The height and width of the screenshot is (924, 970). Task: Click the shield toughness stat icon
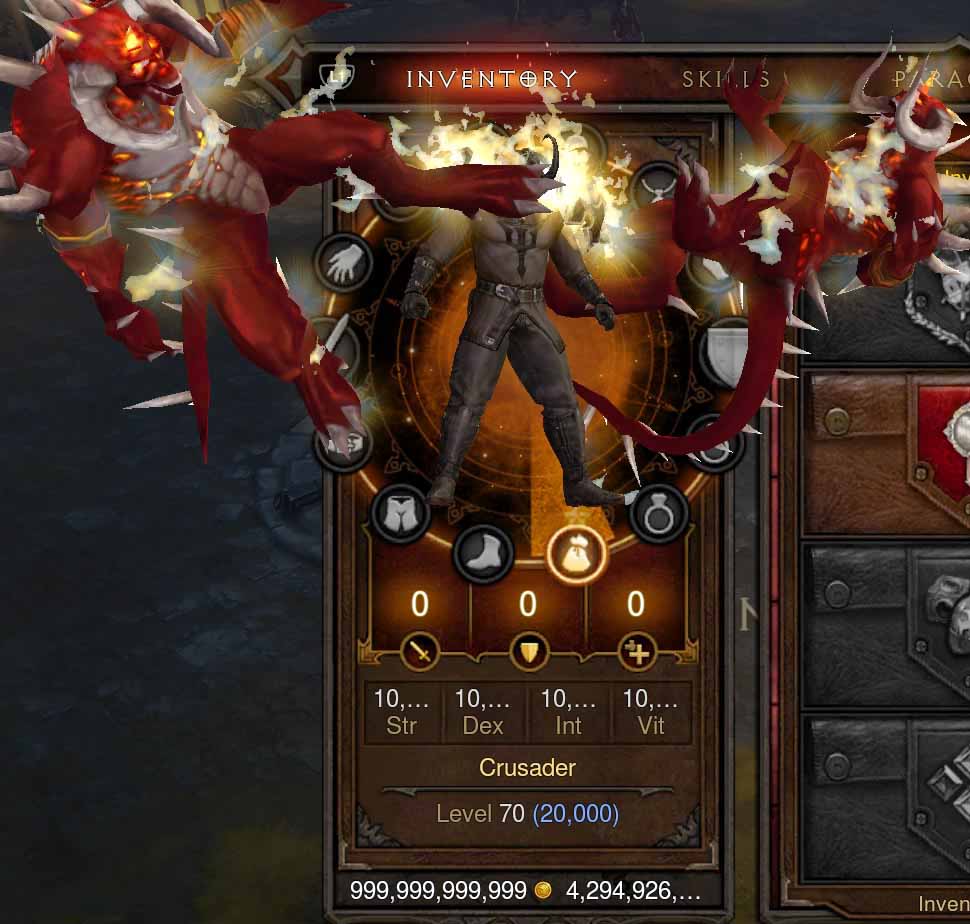point(527,653)
